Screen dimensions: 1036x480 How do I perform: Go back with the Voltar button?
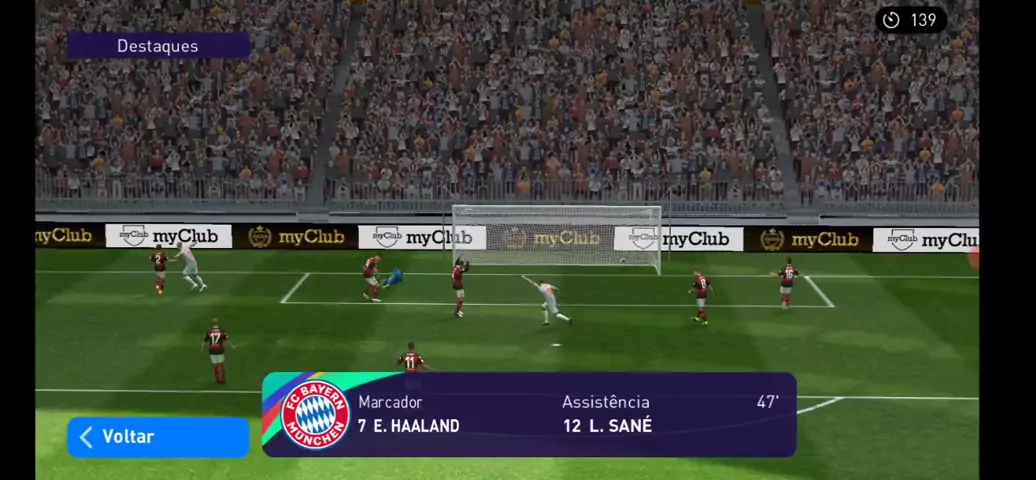(157, 437)
